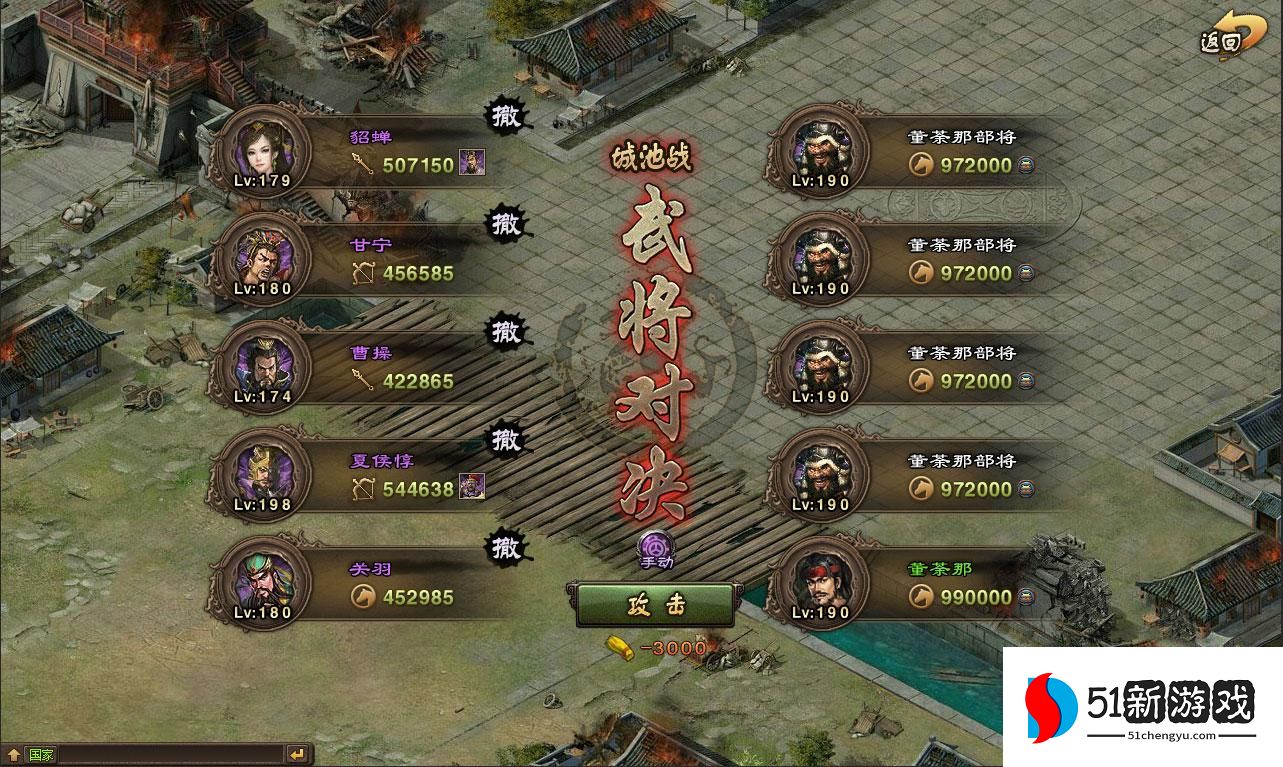
Task: Open 董茶那's commander portrait
Action: coord(821,583)
